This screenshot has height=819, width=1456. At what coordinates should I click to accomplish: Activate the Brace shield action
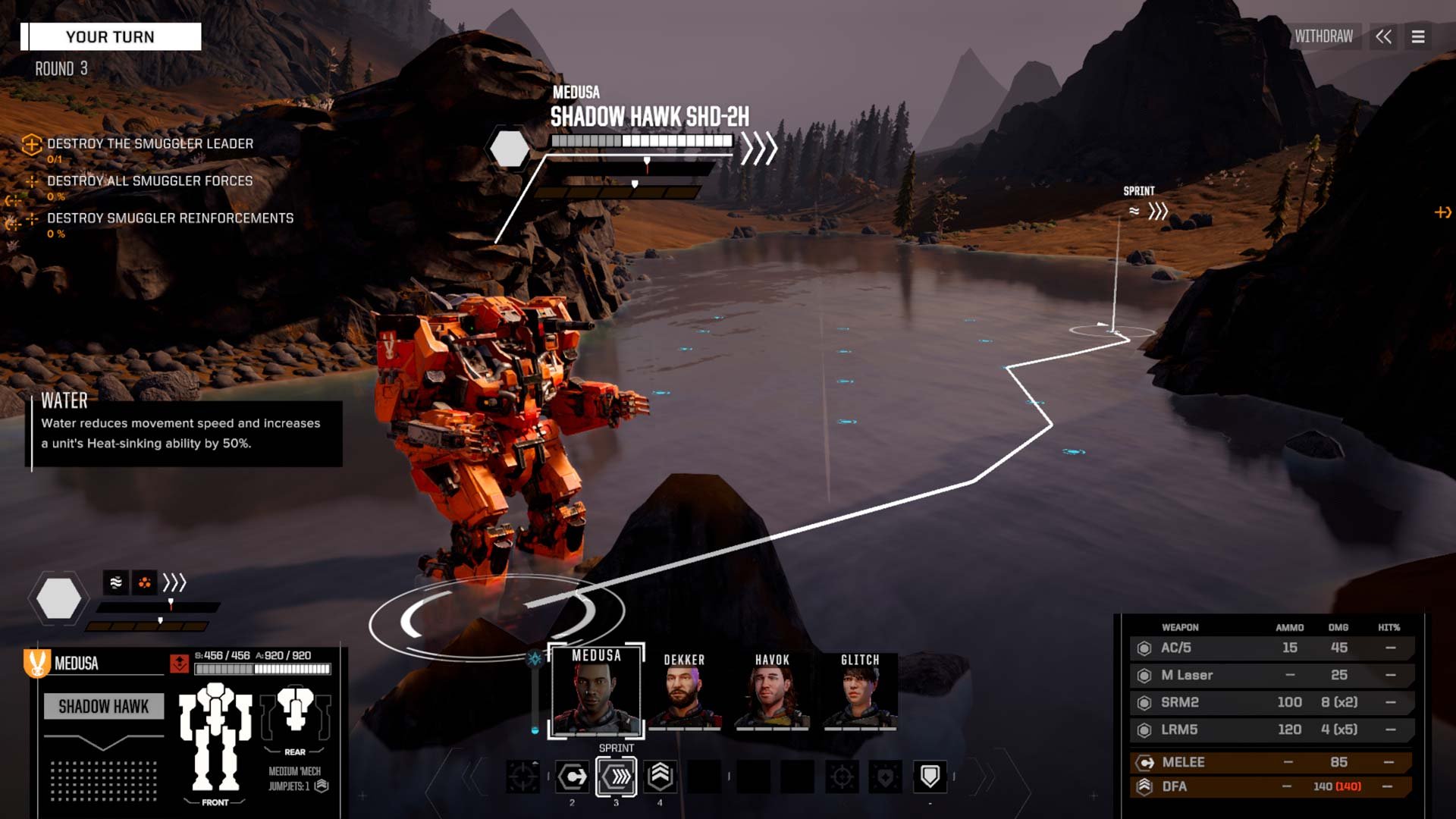coord(930,776)
